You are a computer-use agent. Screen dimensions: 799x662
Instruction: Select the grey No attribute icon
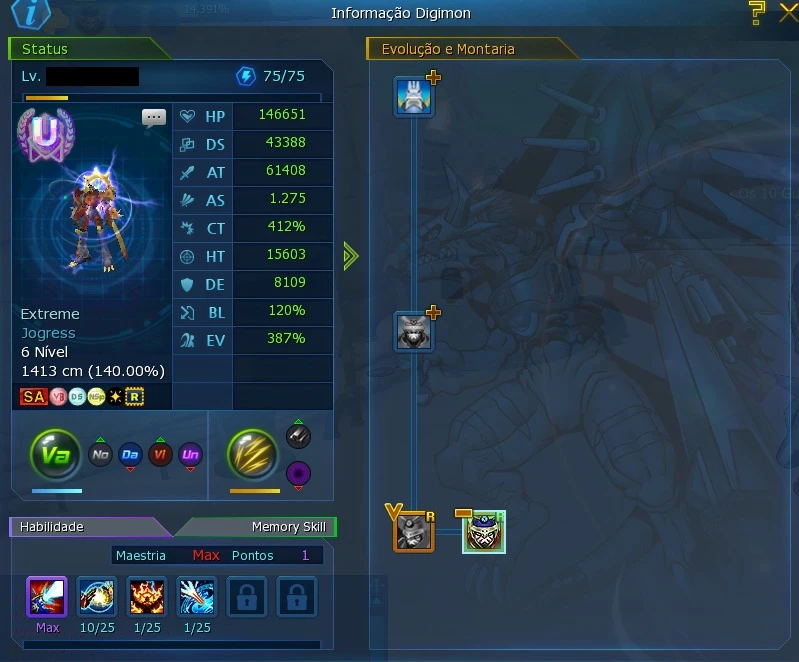[100, 455]
